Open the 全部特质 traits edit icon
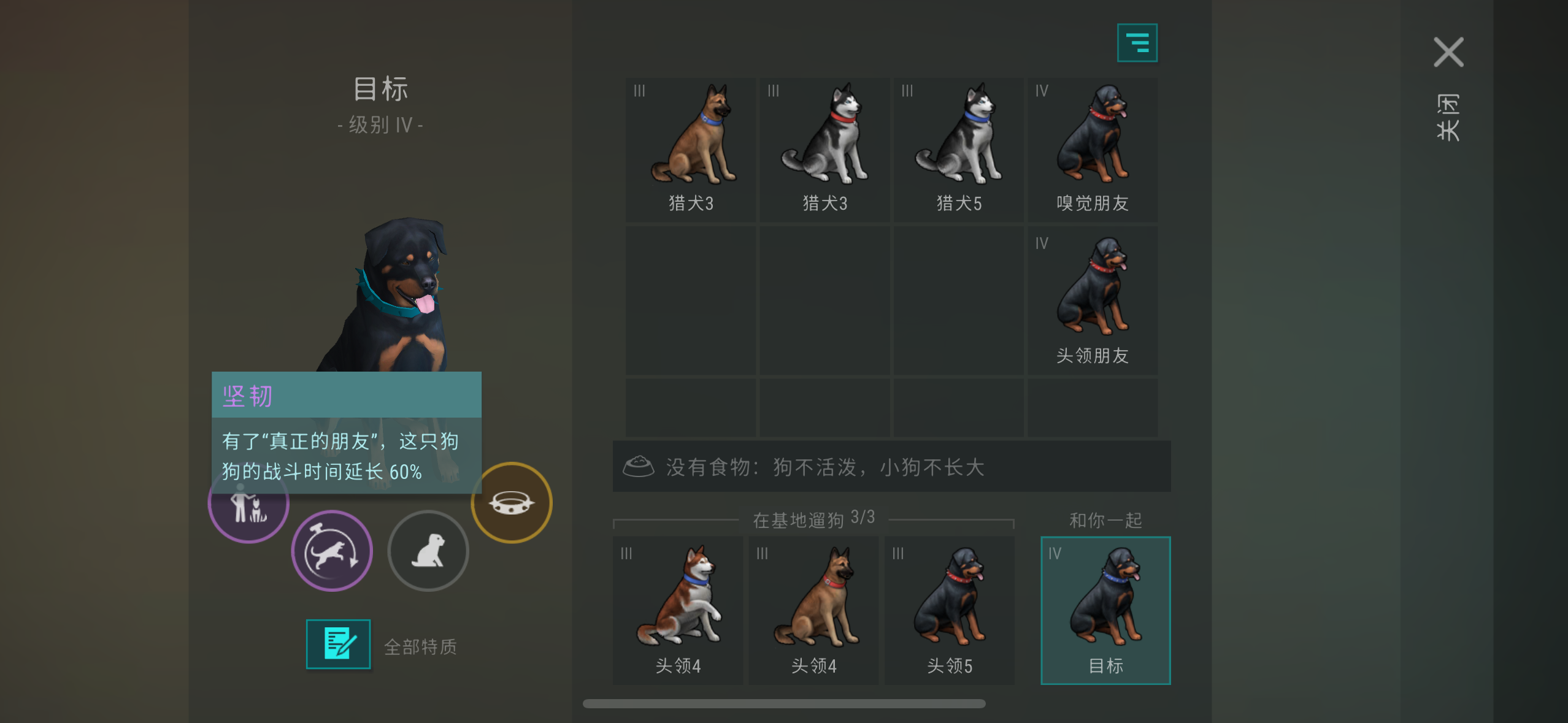The image size is (1568, 723). pos(338,644)
